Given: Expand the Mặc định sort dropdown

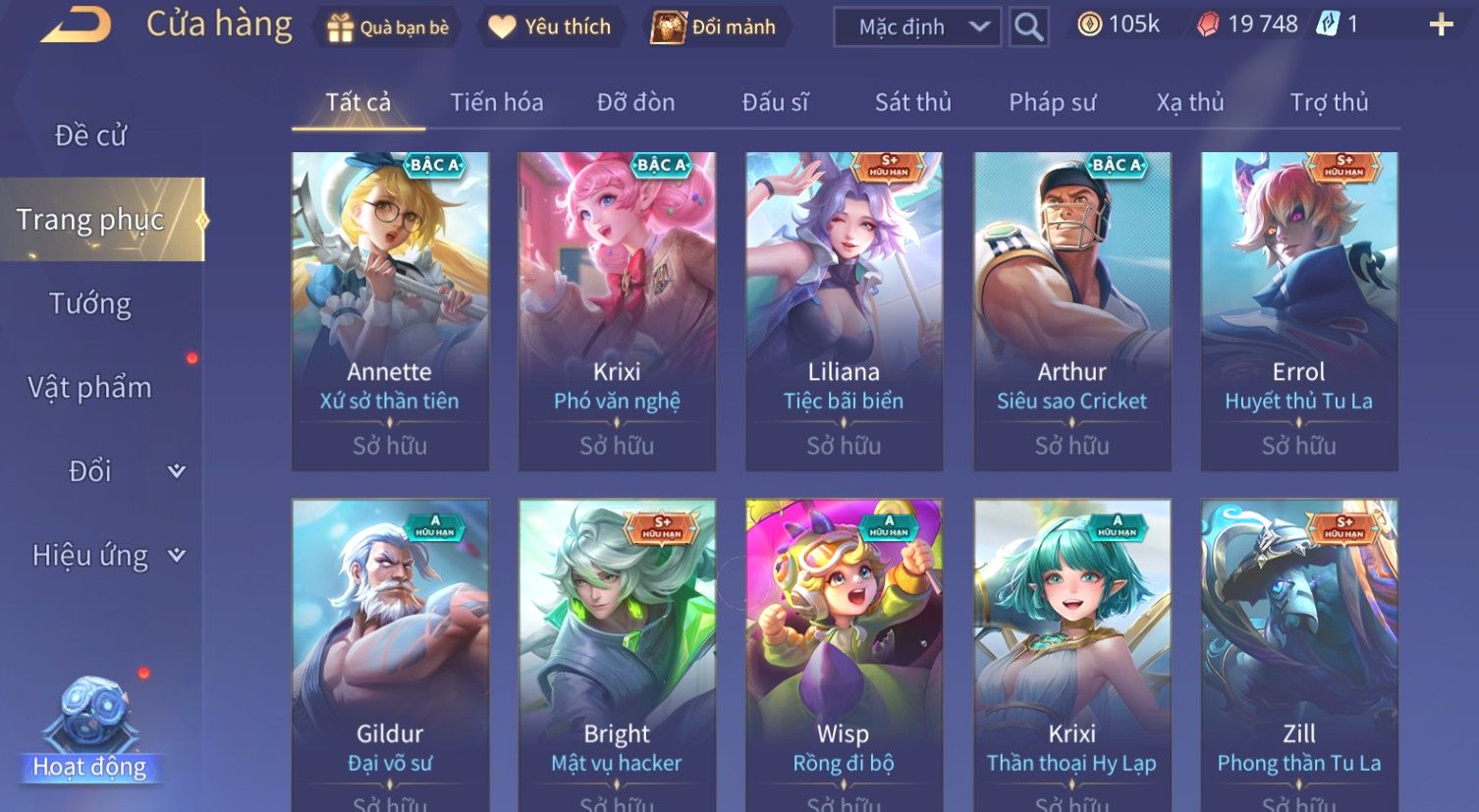Looking at the screenshot, I should point(917,27).
